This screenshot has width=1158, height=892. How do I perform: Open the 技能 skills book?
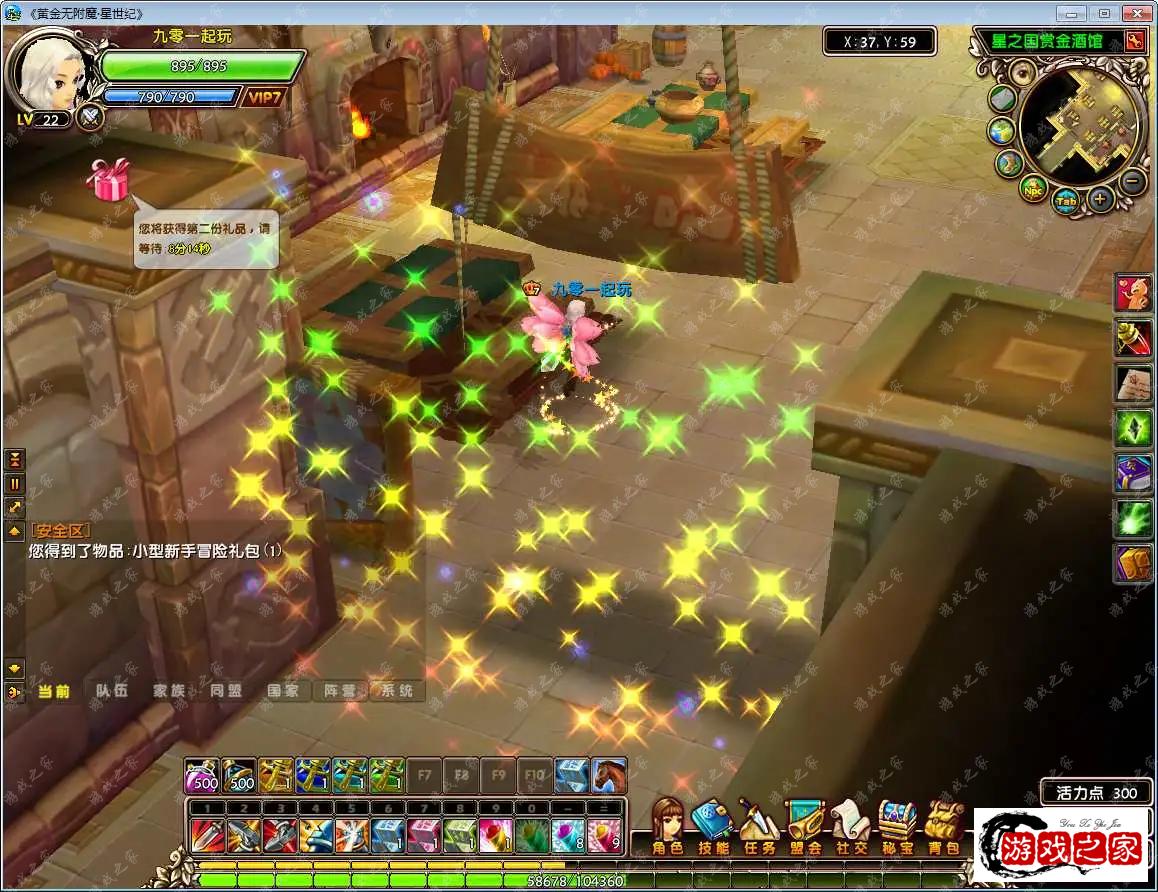coord(713,826)
